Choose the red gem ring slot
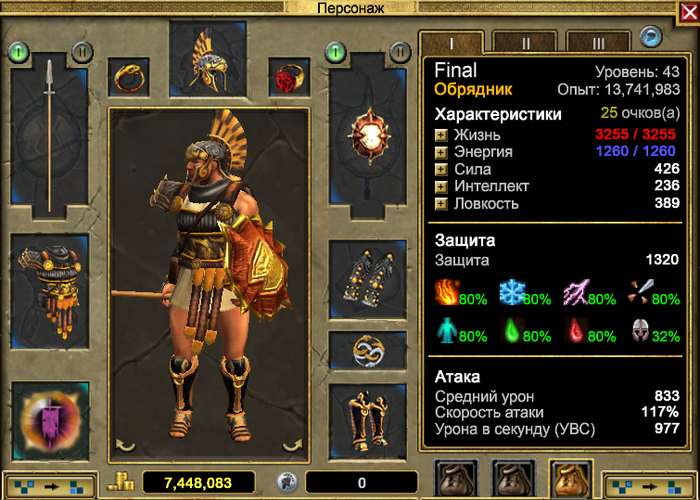 (x=289, y=76)
